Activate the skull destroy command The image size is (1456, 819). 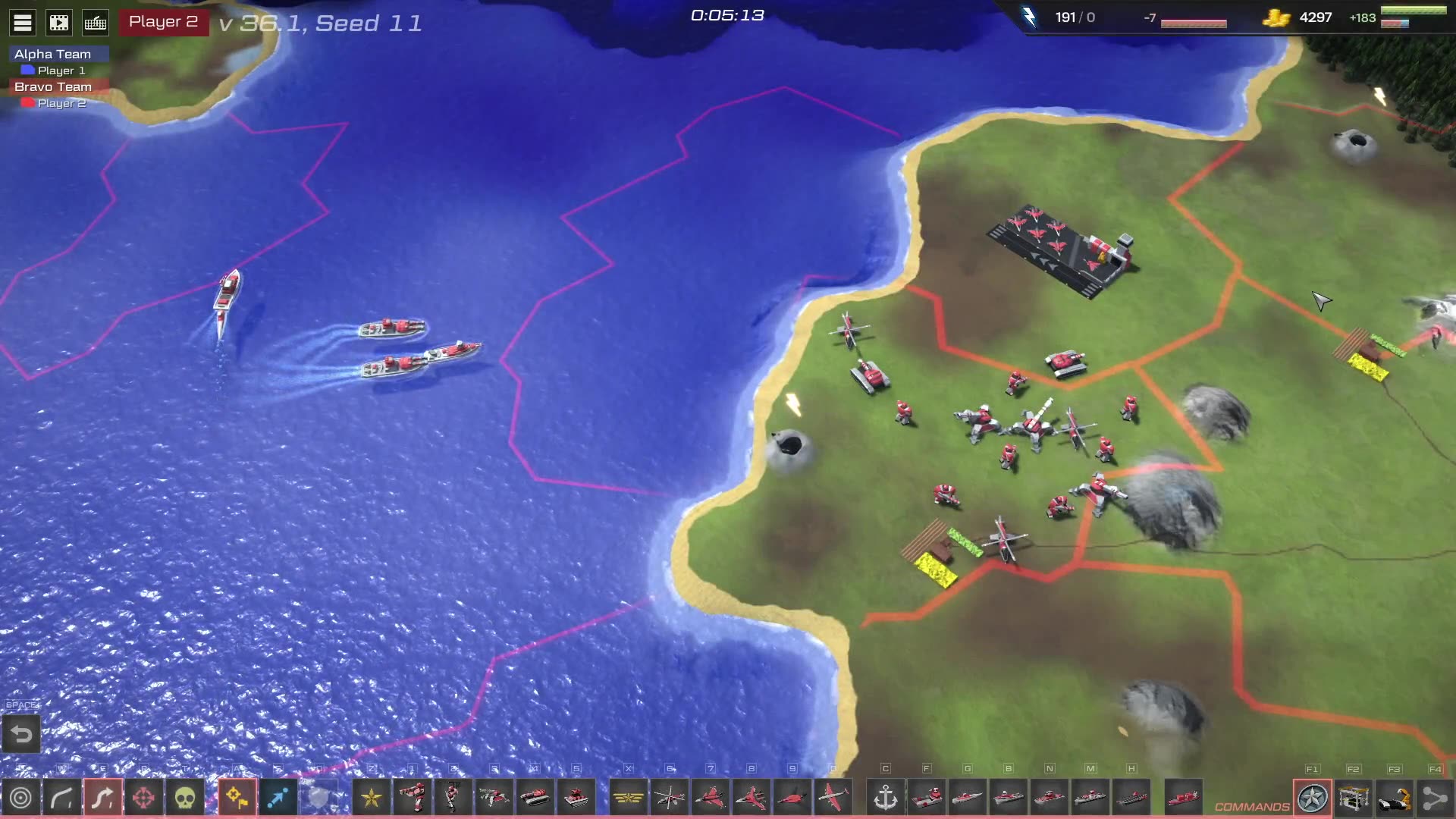(184, 798)
